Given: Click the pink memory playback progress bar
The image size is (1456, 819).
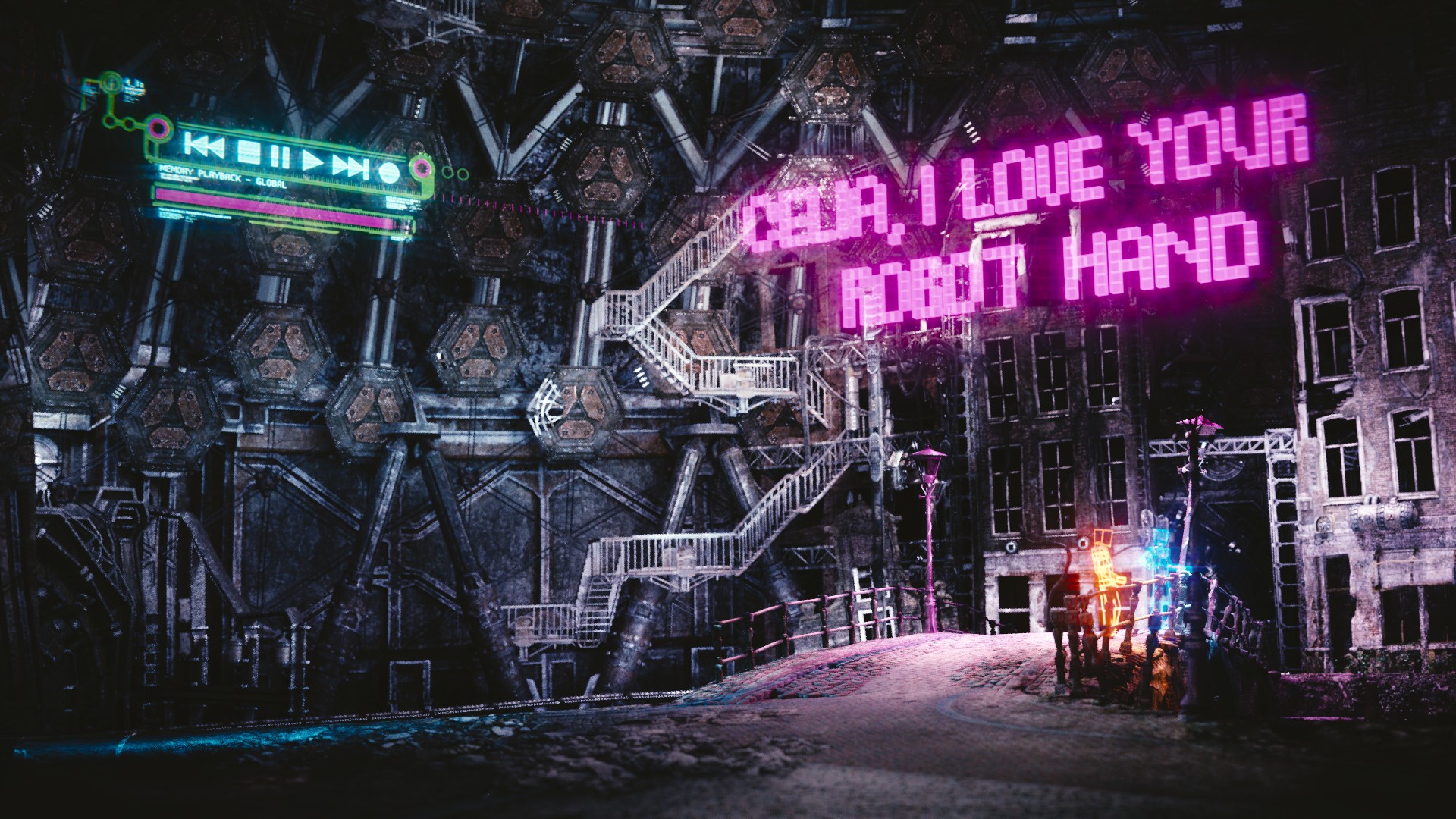Looking at the screenshot, I should point(275,209).
